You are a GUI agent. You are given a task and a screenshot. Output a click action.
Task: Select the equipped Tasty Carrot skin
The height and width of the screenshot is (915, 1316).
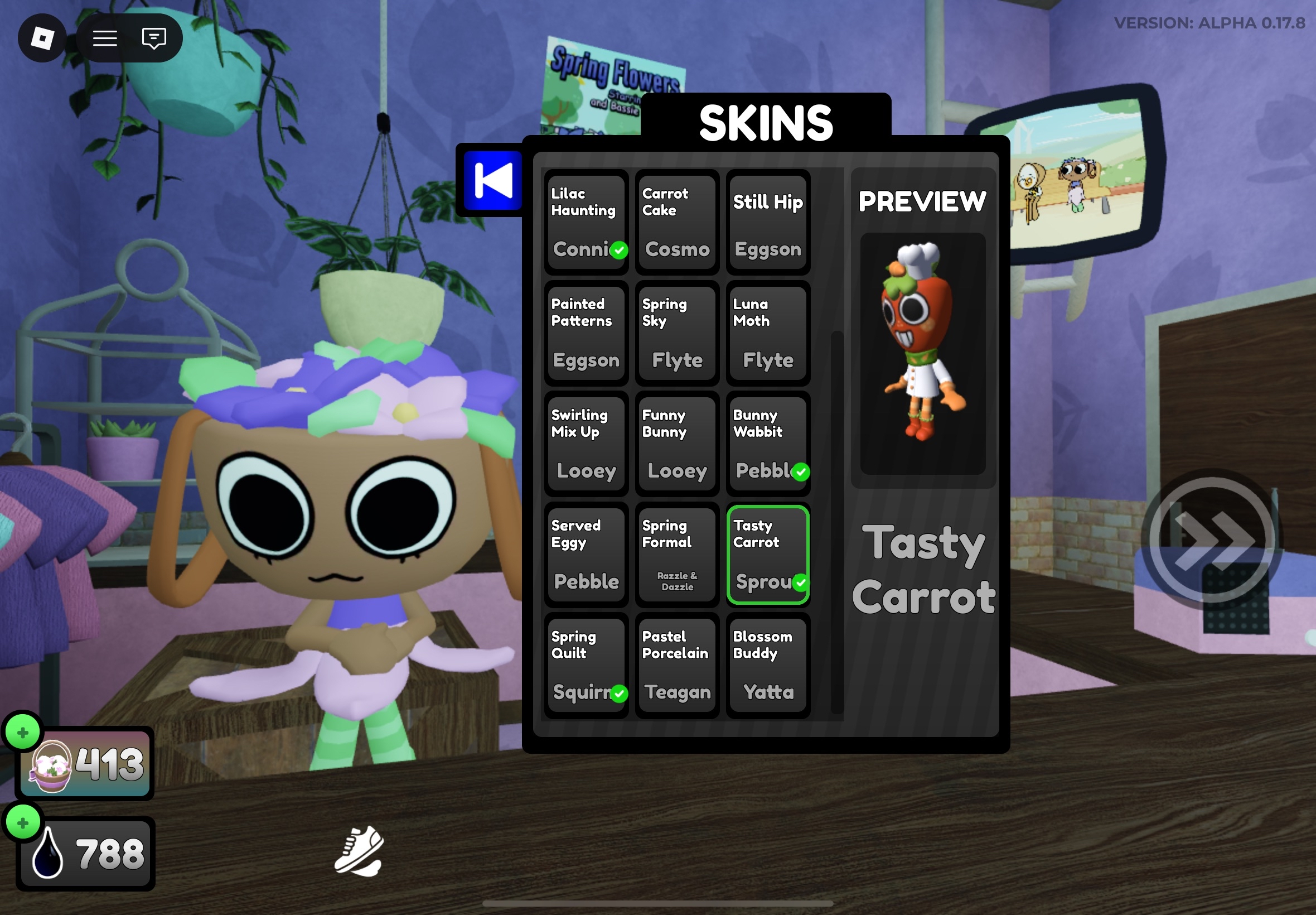click(x=767, y=554)
